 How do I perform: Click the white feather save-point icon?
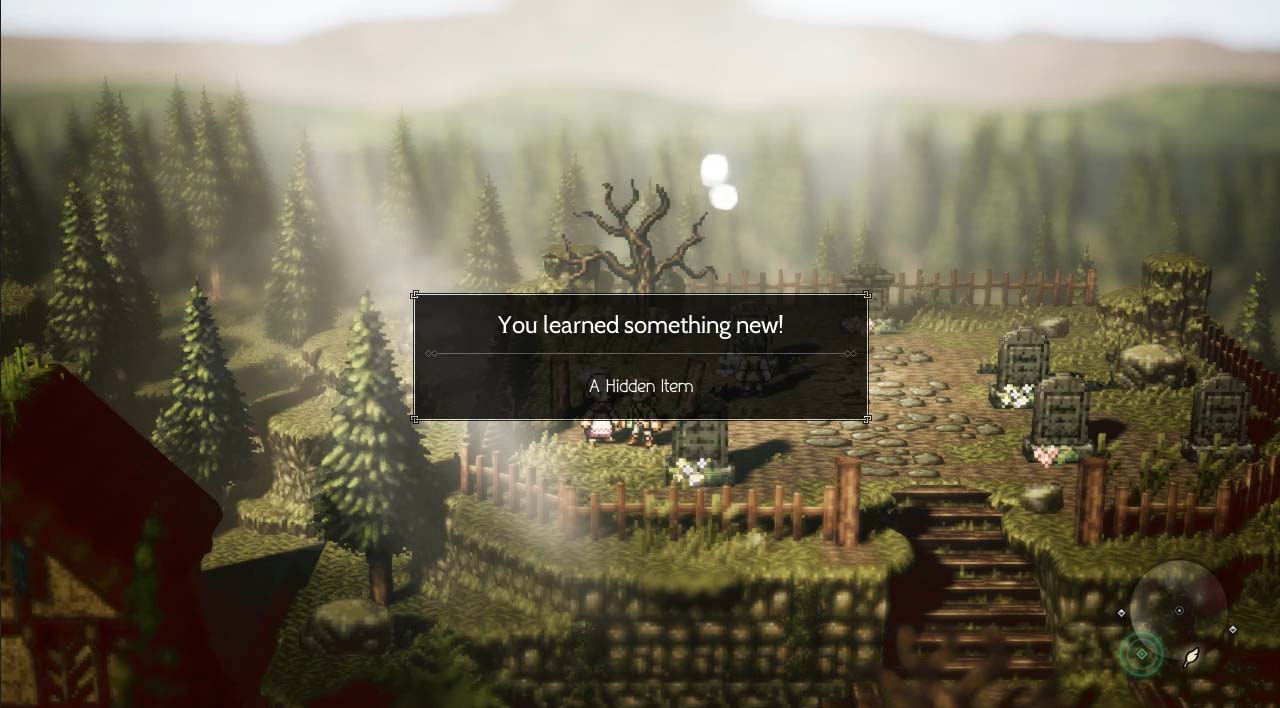(x=1191, y=656)
